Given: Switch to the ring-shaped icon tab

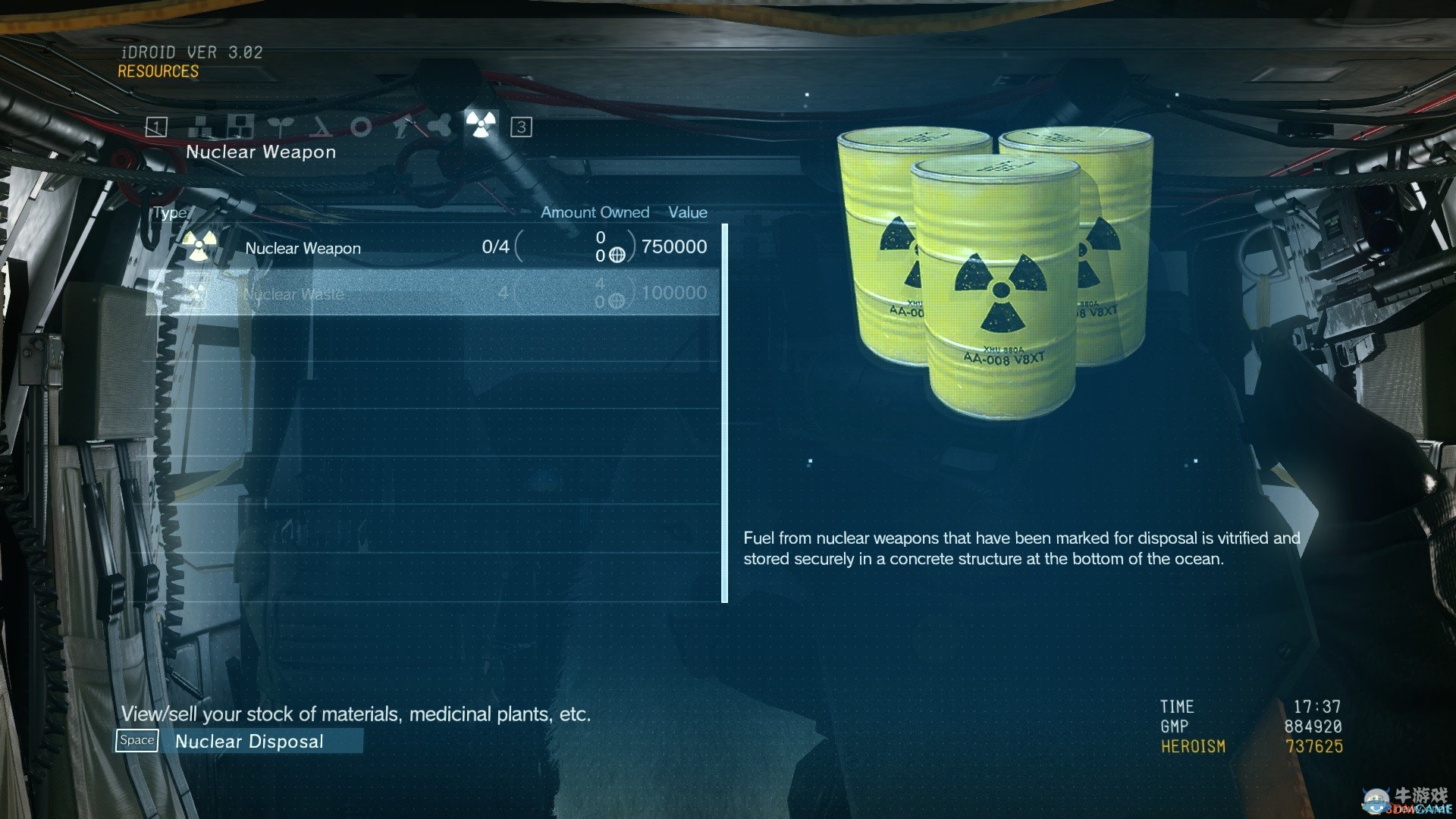Looking at the screenshot, I should coord(361,126).
